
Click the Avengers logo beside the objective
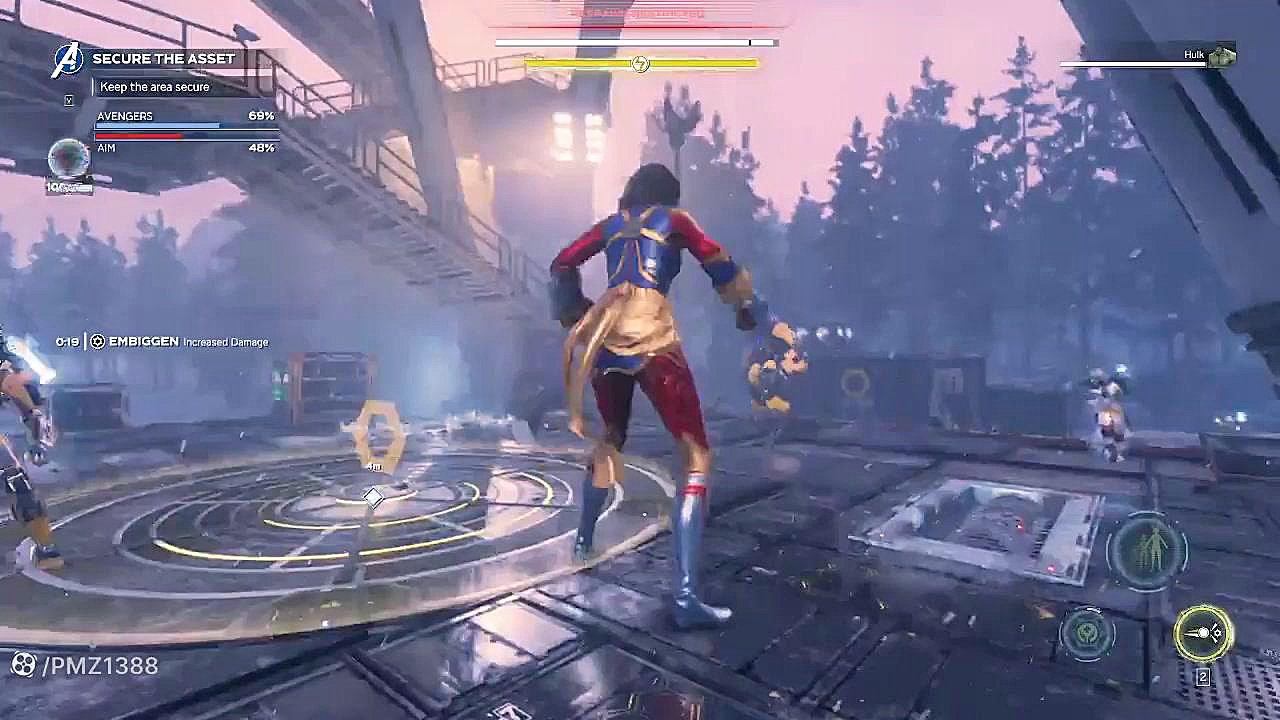(x=67, y=59)
